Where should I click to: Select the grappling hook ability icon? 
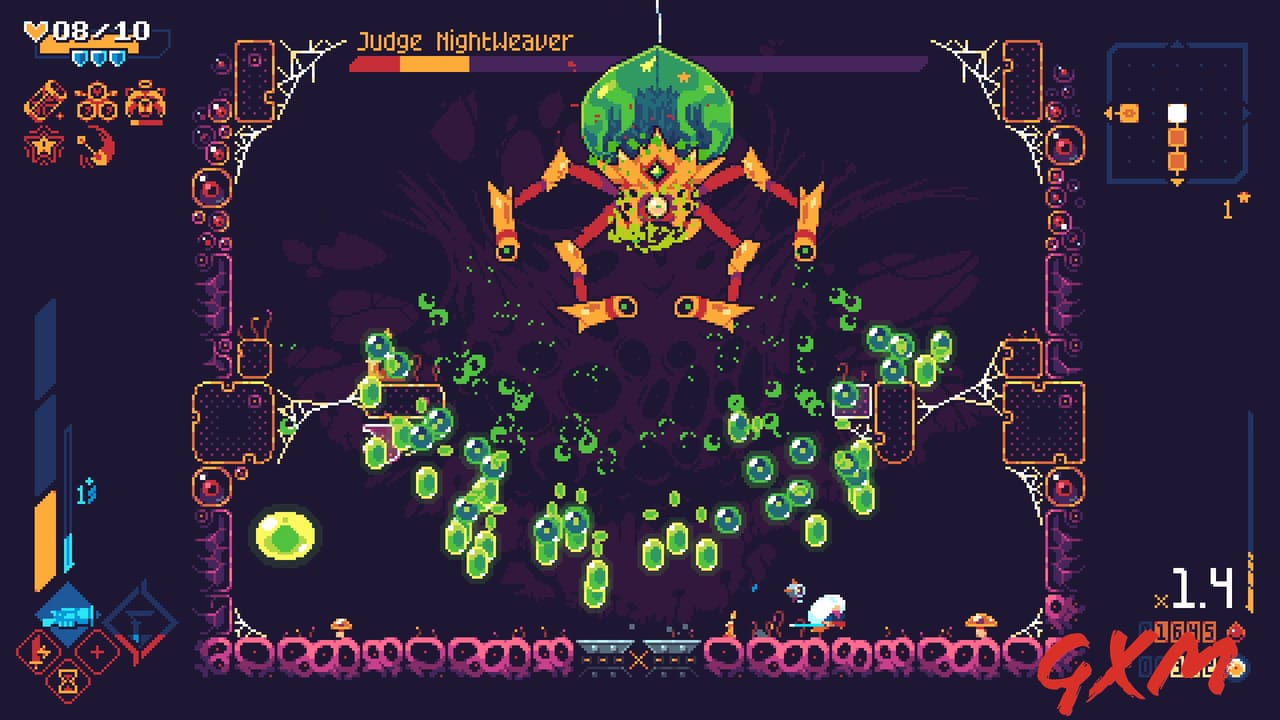(x=94, y=144)
